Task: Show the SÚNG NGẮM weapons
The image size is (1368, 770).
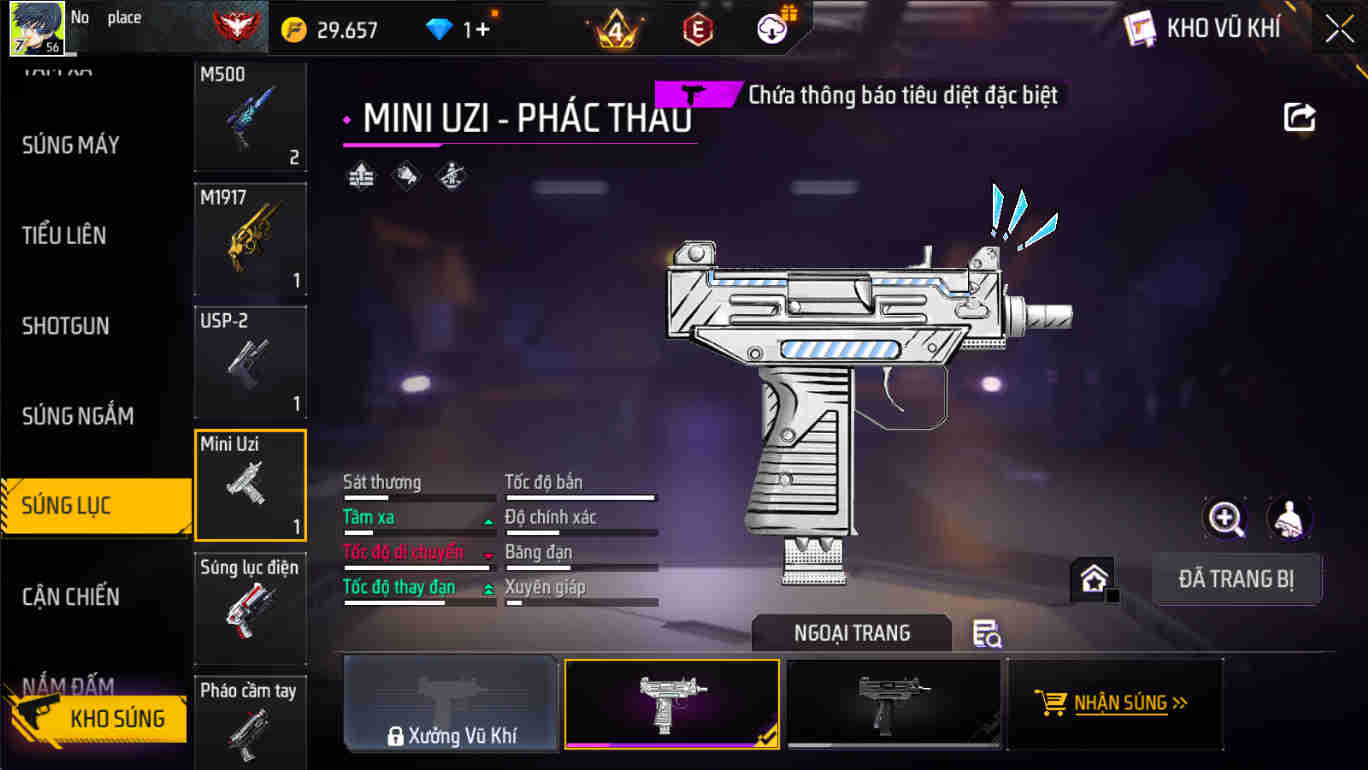Action: 78,416
